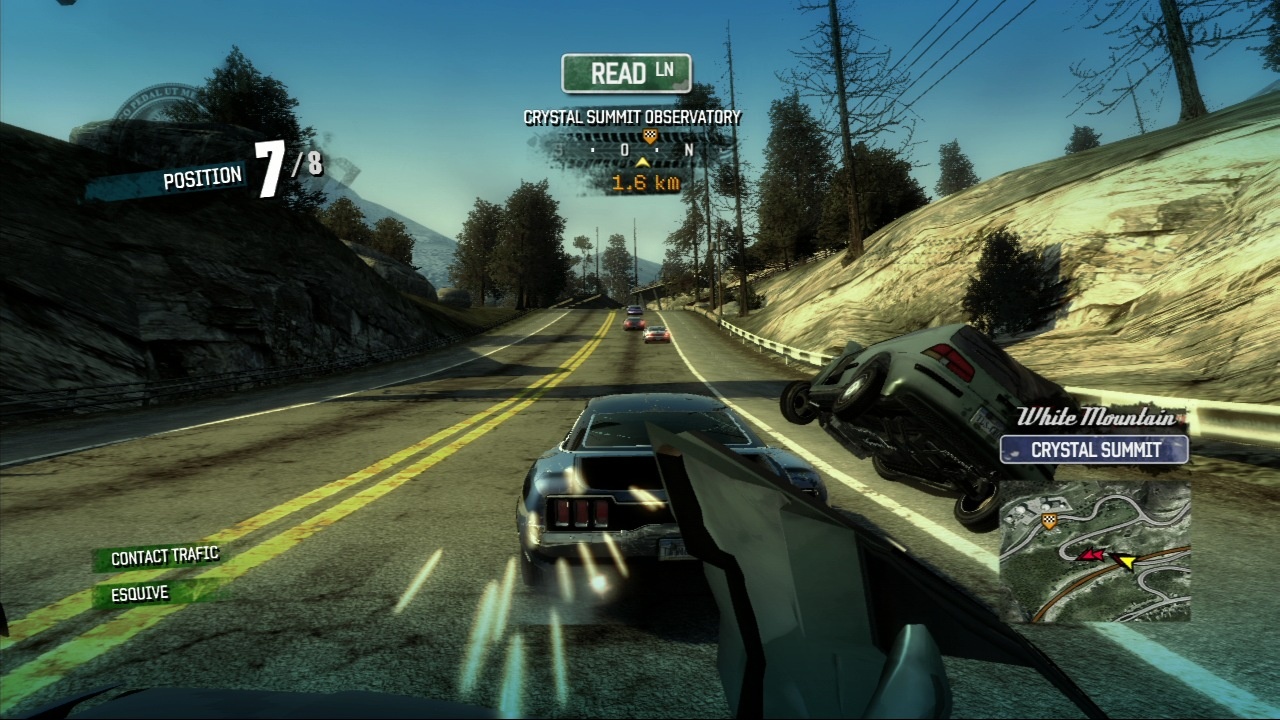Viewport: 1280px width, 720px height.
Task: Click the checkered finish marker on minimap
Action: point(1049,521)
